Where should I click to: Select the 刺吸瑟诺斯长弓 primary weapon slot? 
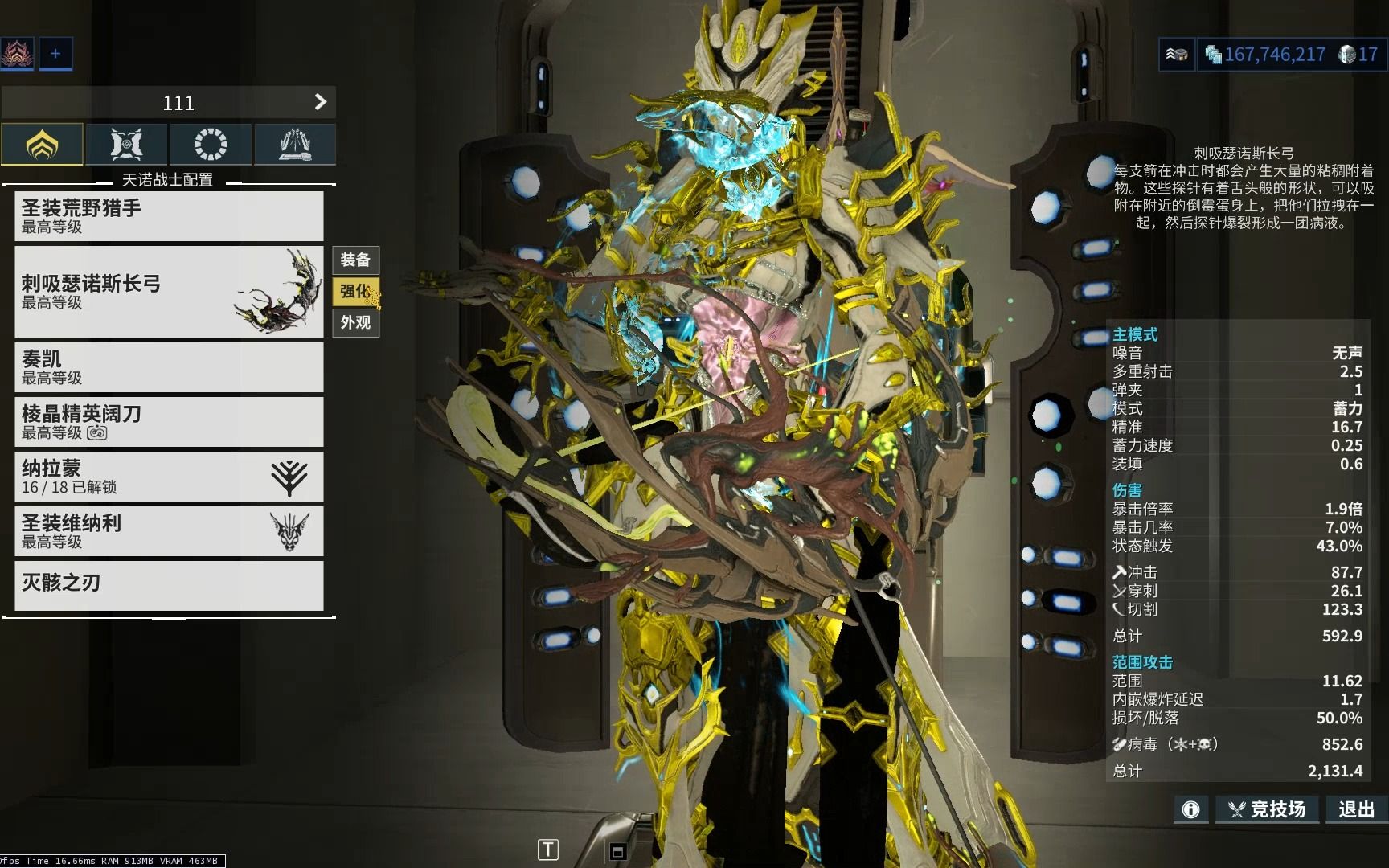click(x=169, y=292)
